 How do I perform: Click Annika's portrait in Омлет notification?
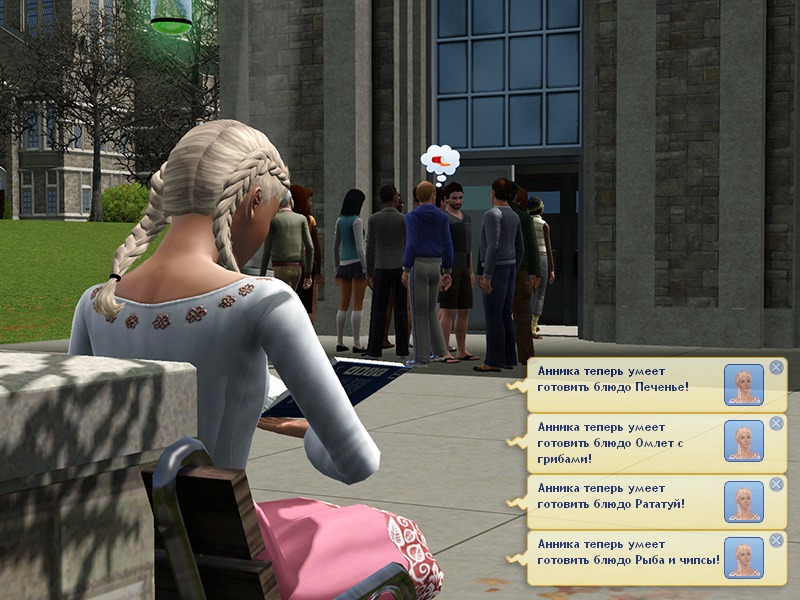tap(743, 442)
